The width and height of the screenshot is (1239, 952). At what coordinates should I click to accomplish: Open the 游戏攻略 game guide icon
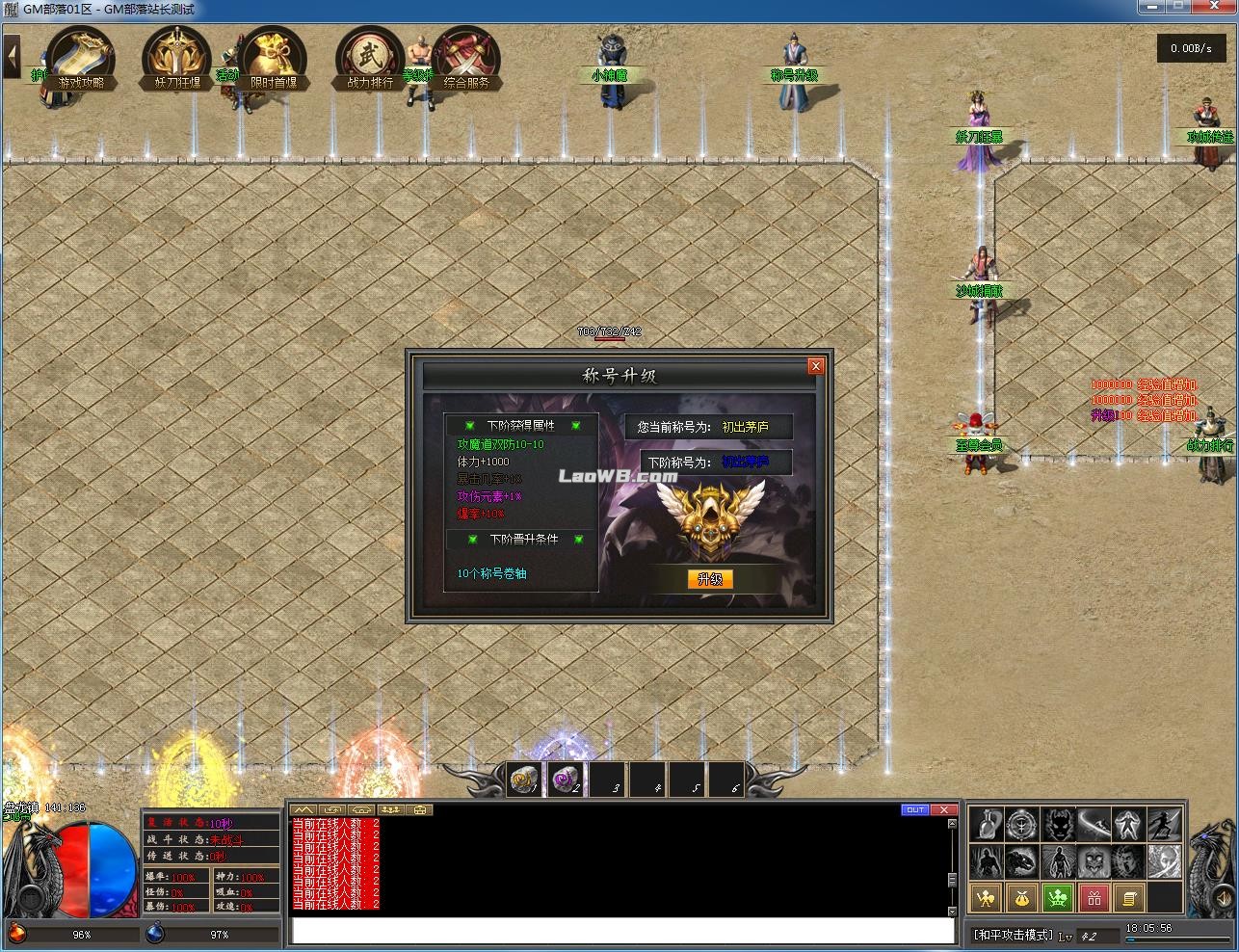click(82, 58)
